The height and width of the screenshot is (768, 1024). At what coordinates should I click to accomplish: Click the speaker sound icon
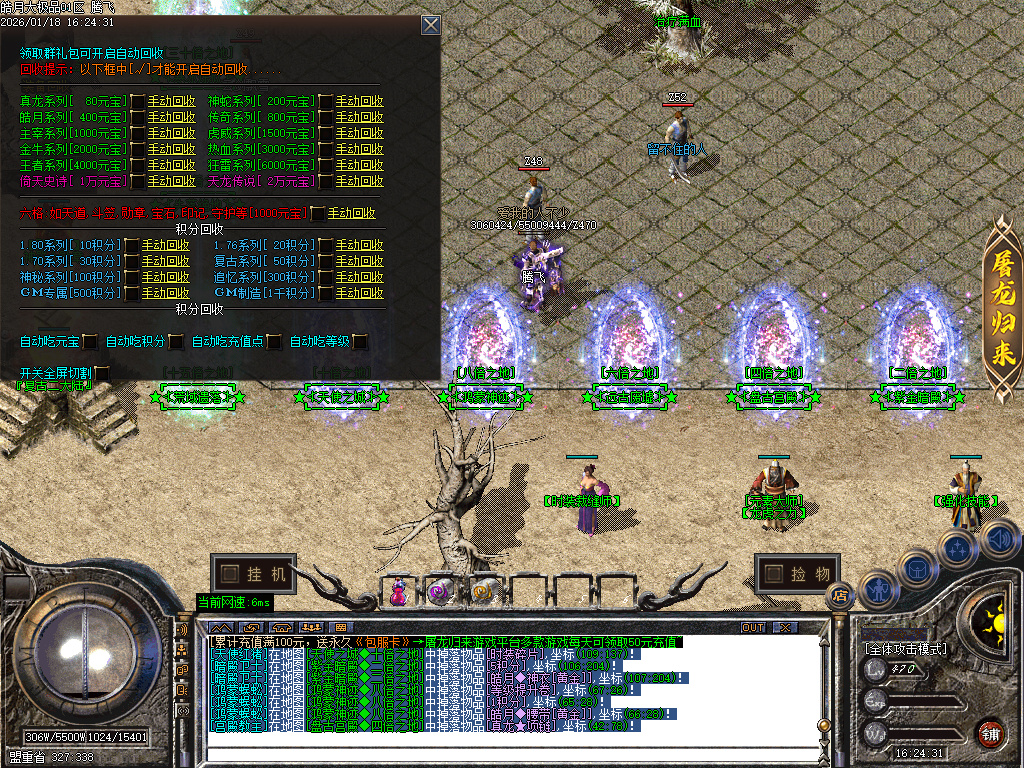tap(999, 539)
